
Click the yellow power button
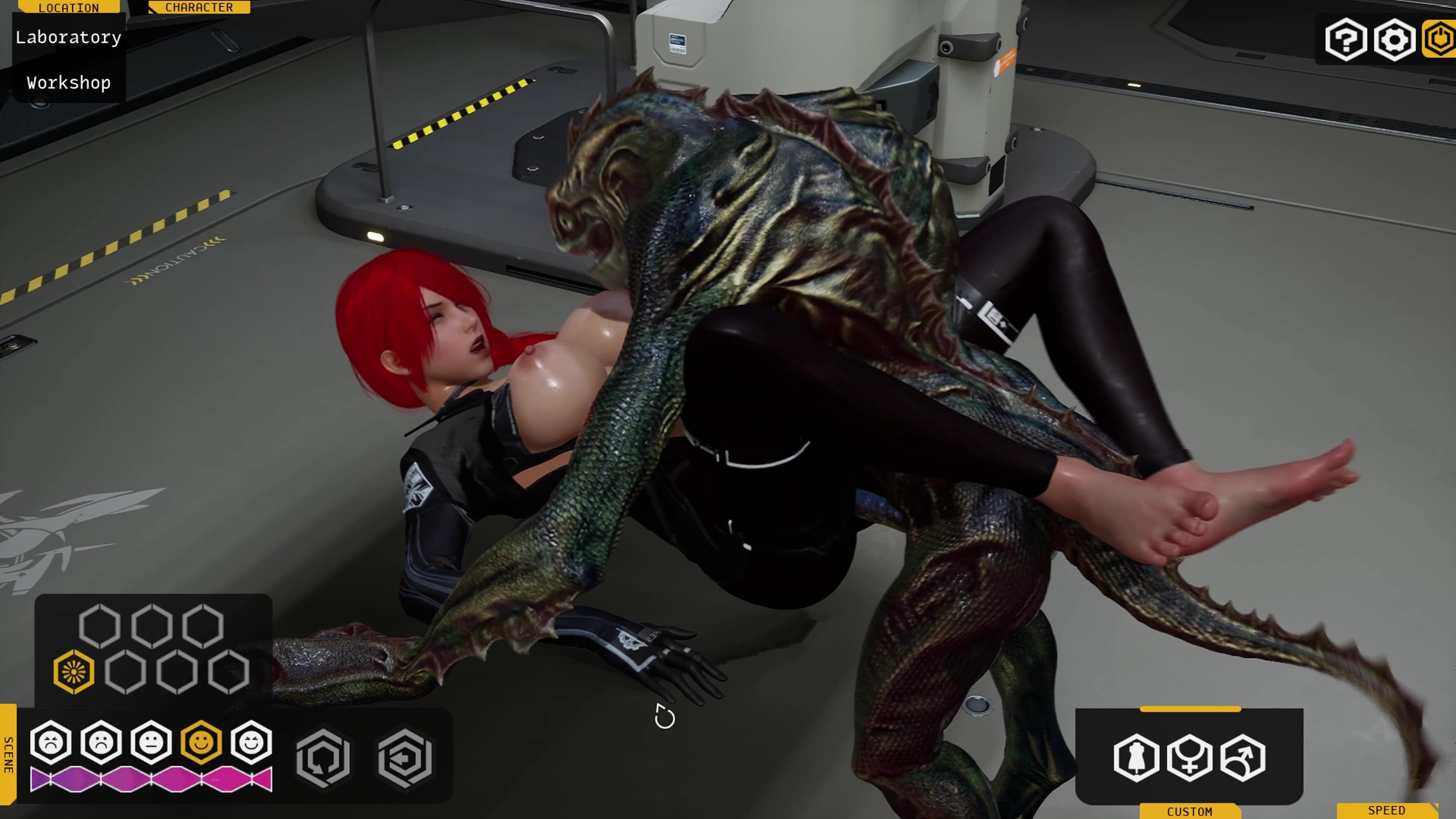click(1440, 39)
